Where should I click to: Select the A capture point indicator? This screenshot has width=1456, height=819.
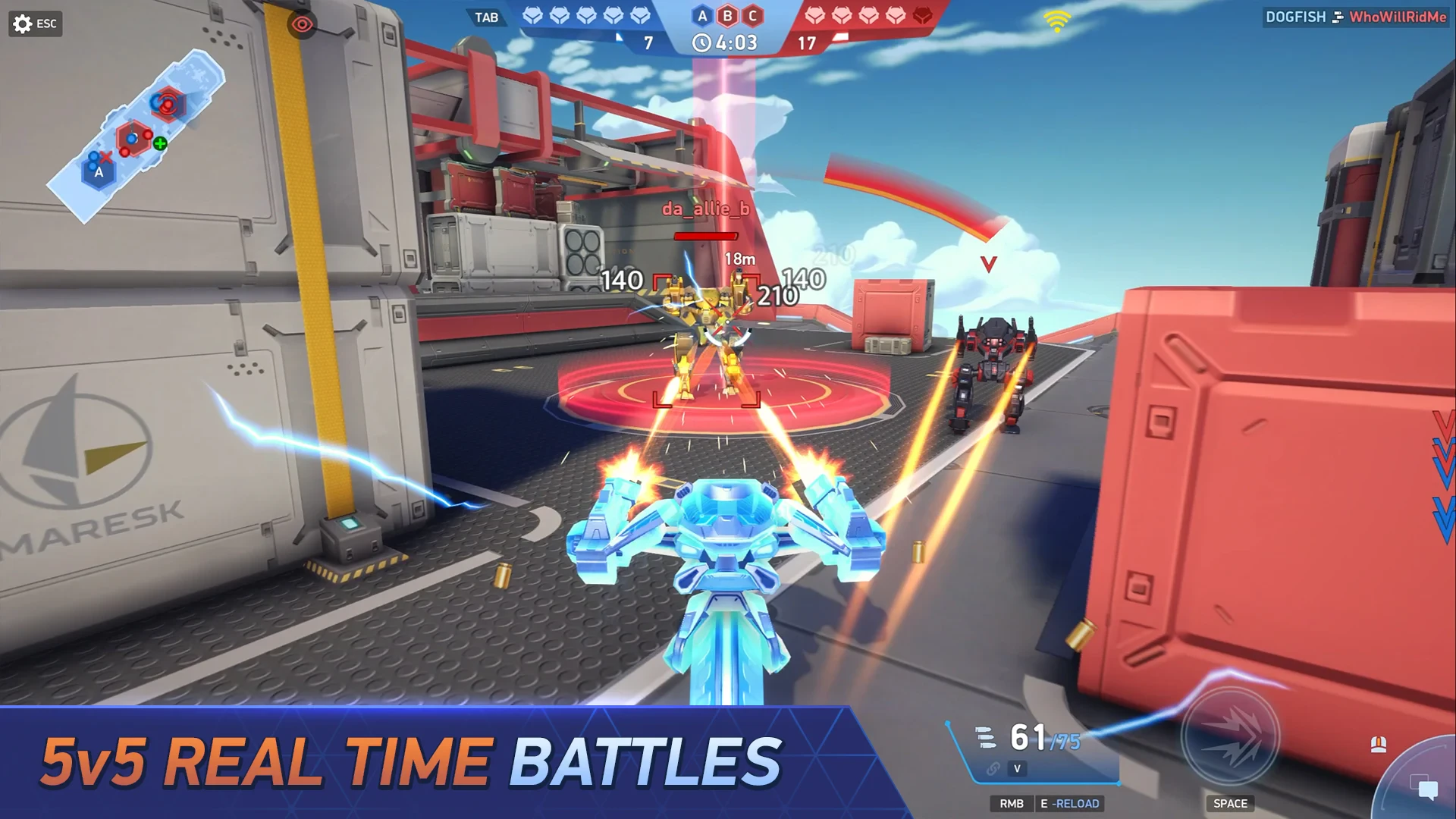coord(702,16)
